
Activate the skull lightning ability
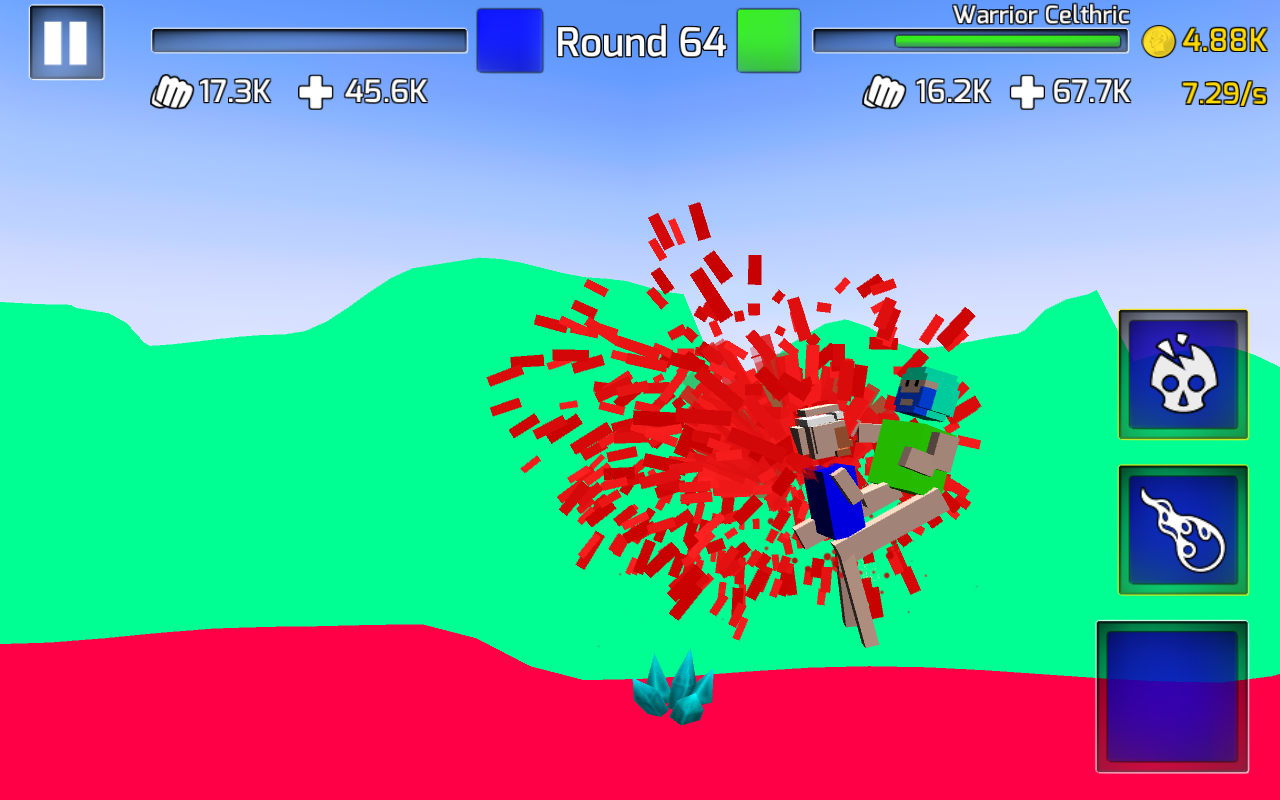[1183, 376]
